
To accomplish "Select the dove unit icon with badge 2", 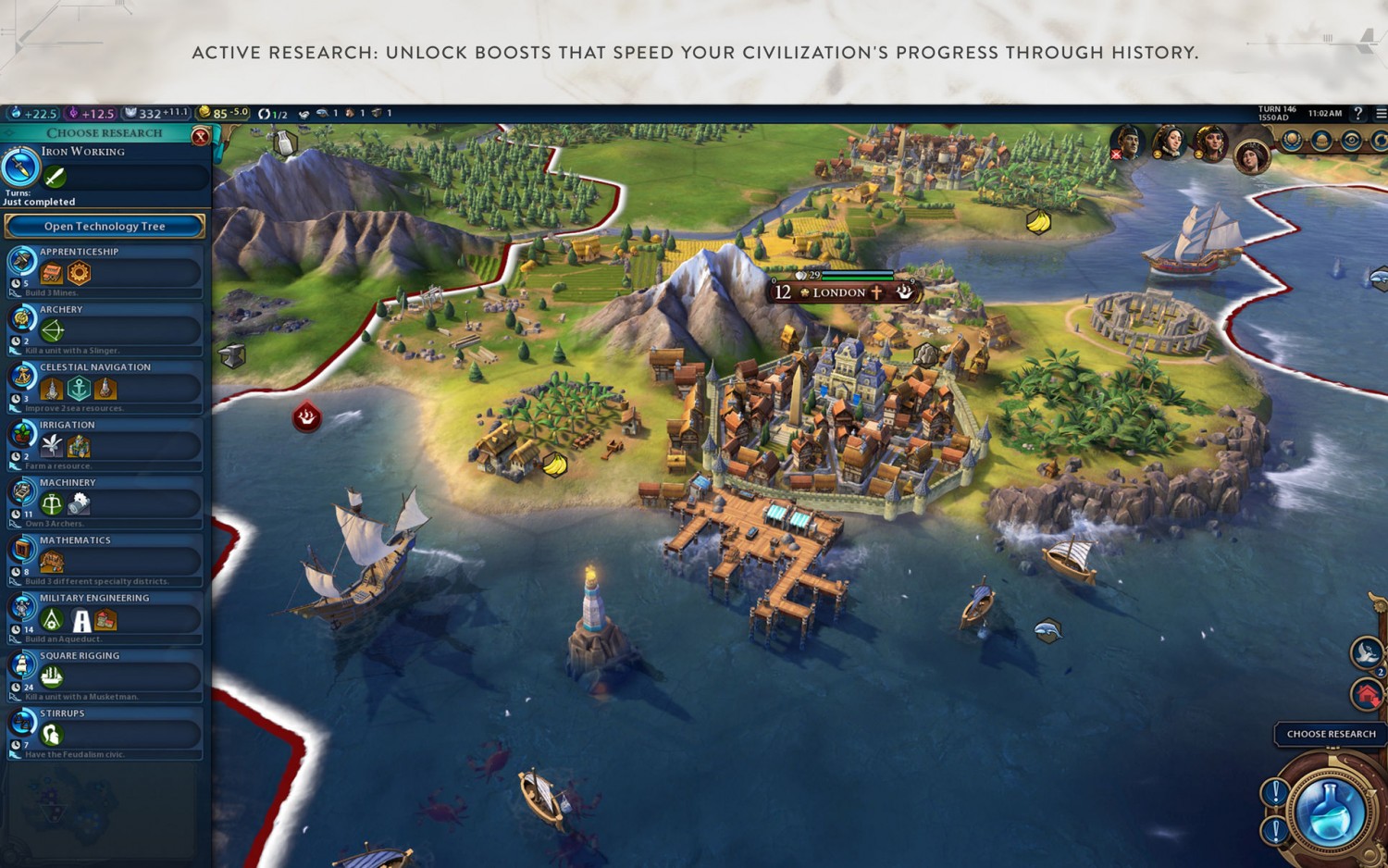I will pyautogui.click(x=1364, y=652).
